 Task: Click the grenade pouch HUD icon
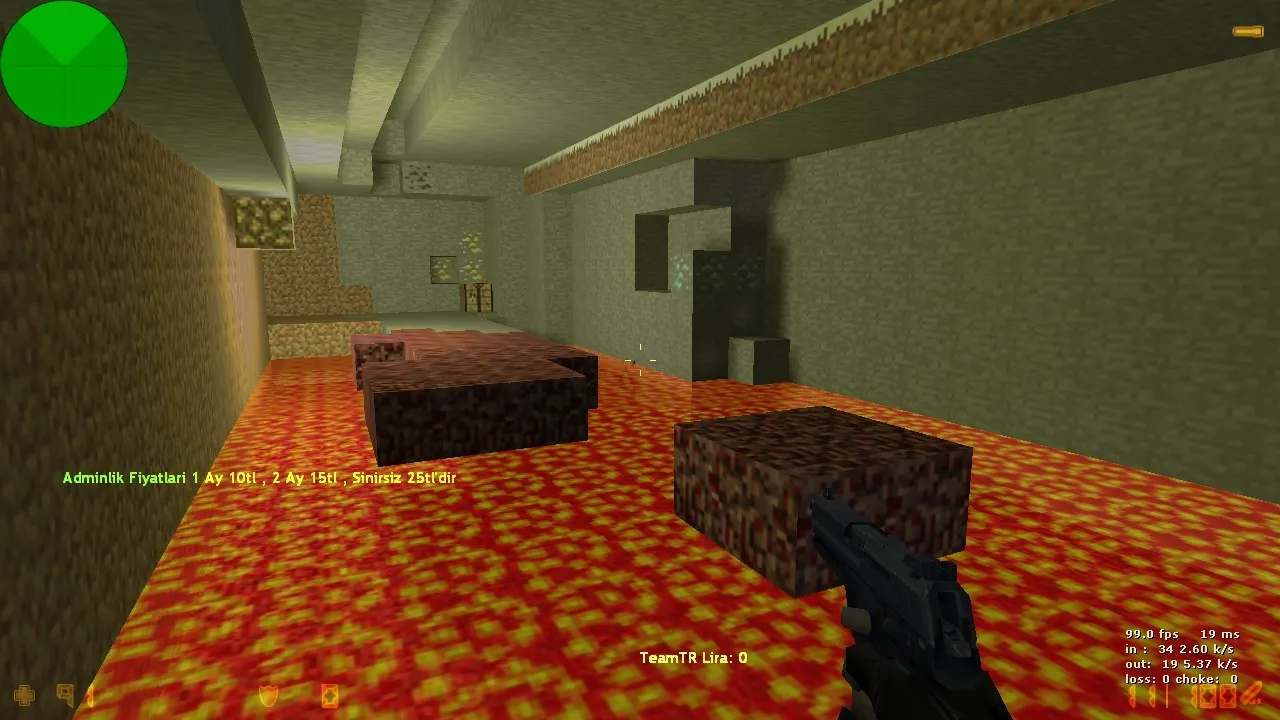(330, 697)
